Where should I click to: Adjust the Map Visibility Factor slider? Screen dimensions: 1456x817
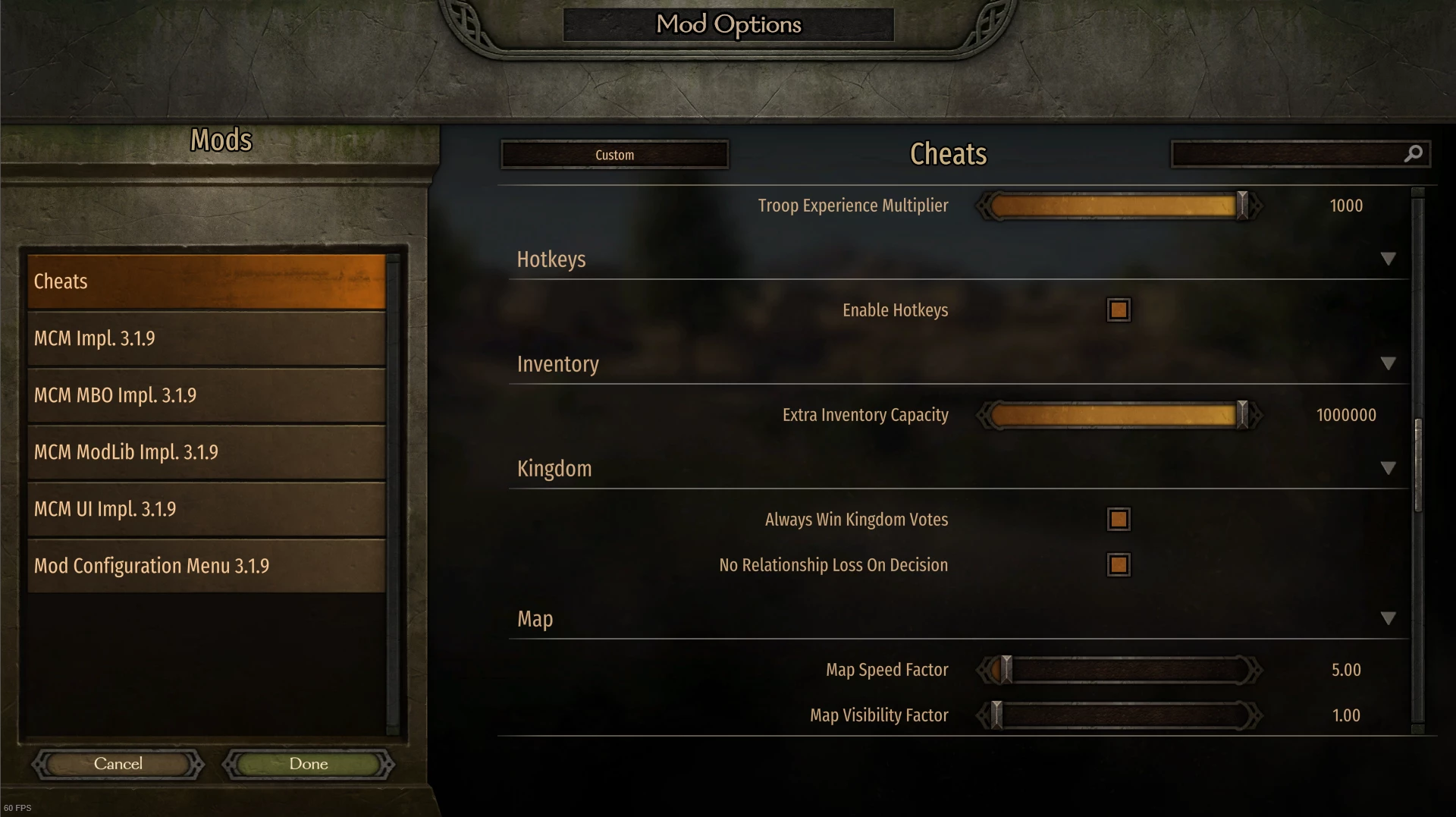(997, 715)
